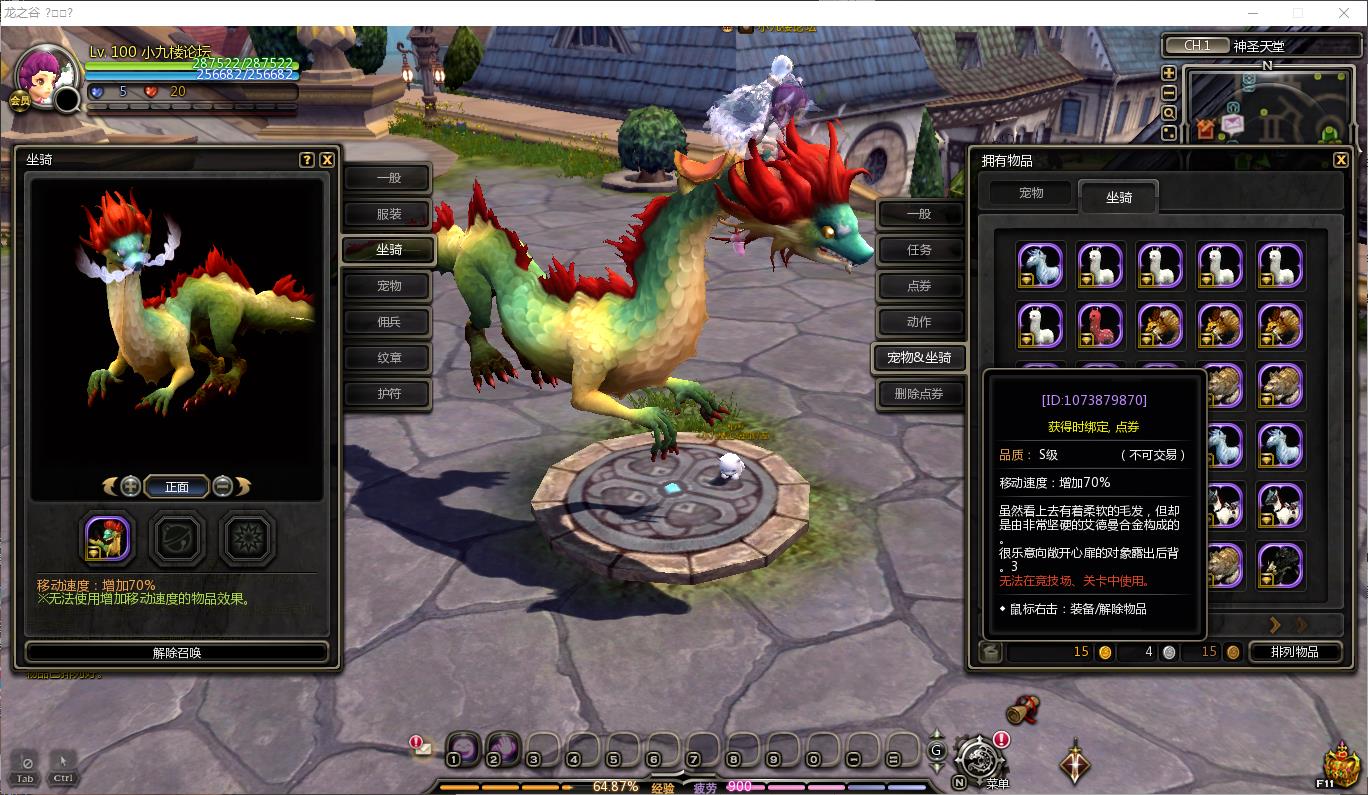
Task: Open the 菜单 main menu gear
Action: click(x=977, y=759)
